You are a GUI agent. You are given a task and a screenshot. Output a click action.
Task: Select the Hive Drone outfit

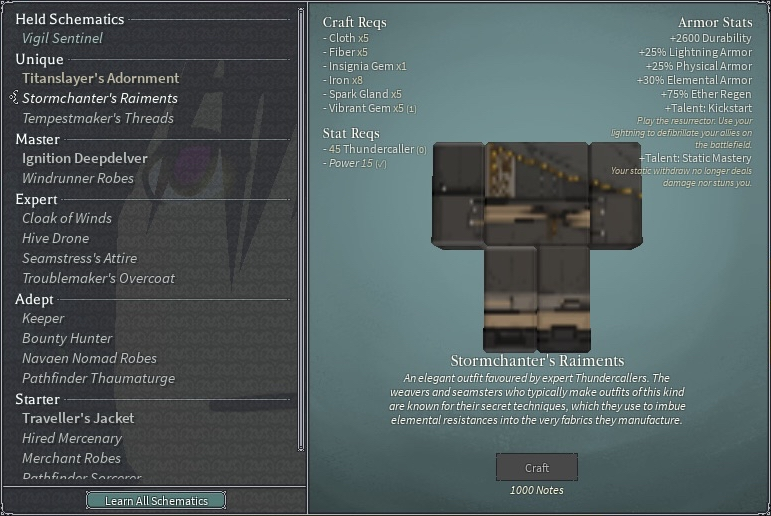56,238
